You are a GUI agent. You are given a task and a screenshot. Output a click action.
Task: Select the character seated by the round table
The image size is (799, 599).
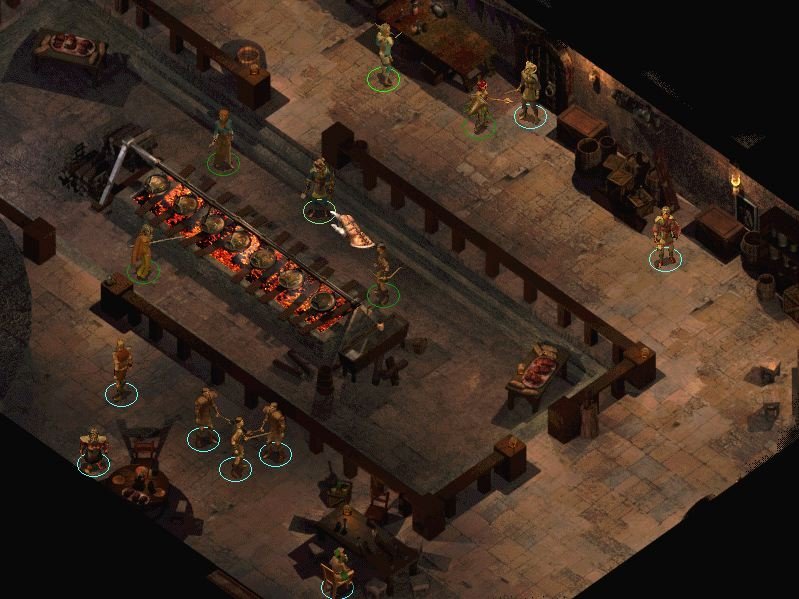click(x=94, y=449)
